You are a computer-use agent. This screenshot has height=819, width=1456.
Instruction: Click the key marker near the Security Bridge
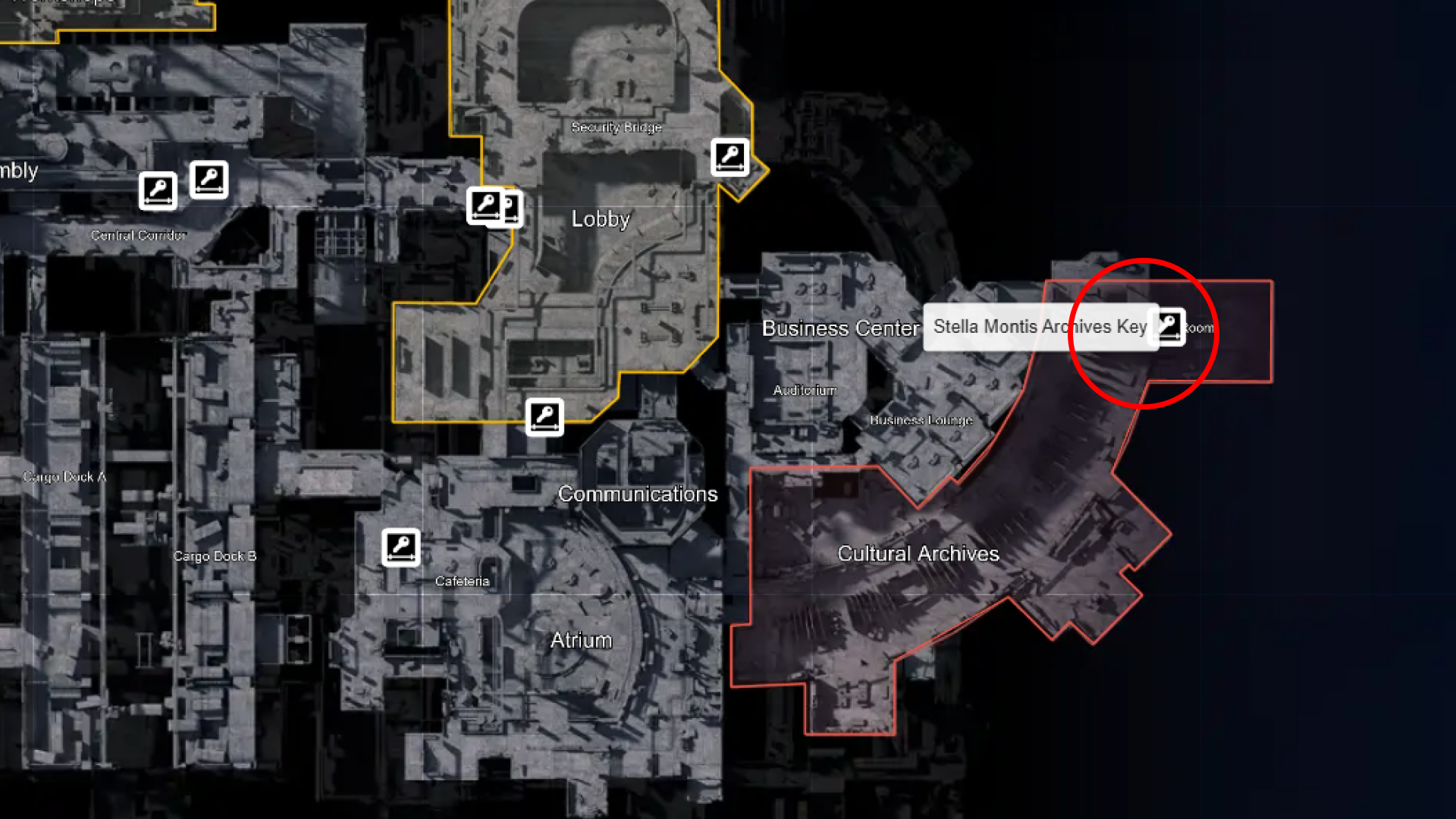click(x=730, y=158)
